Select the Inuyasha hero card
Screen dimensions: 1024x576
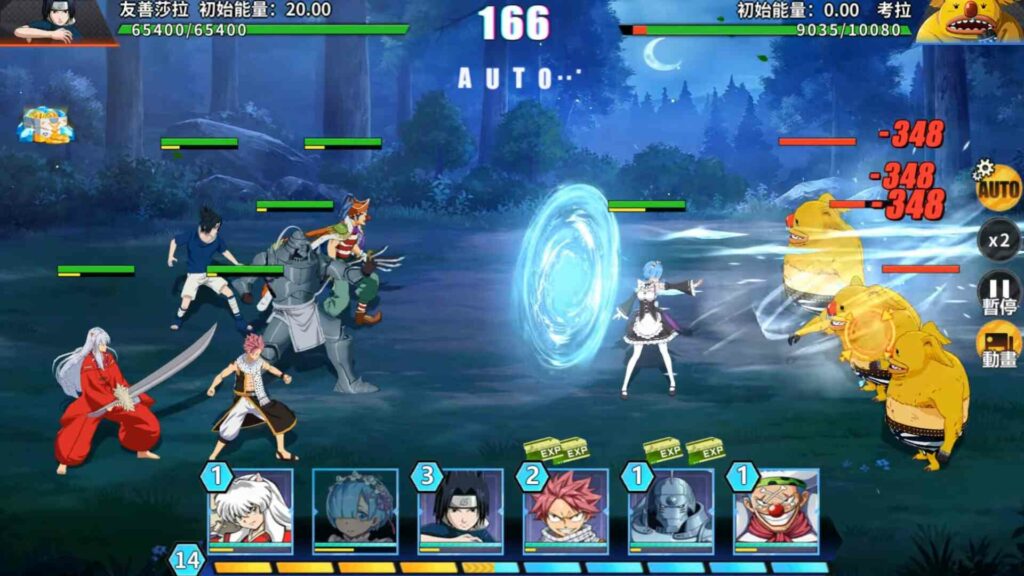coord(250,508)
